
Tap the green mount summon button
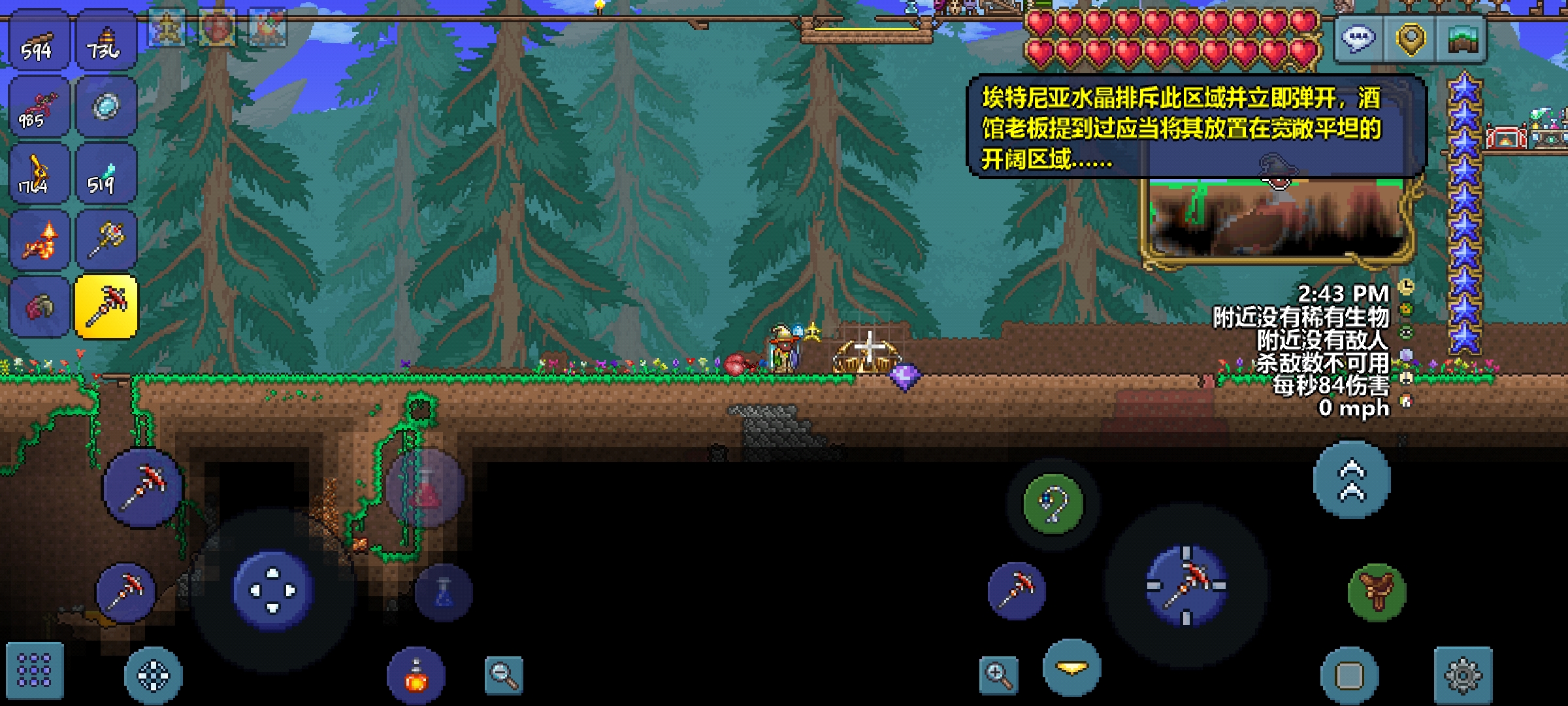[x=1377, y=592]
